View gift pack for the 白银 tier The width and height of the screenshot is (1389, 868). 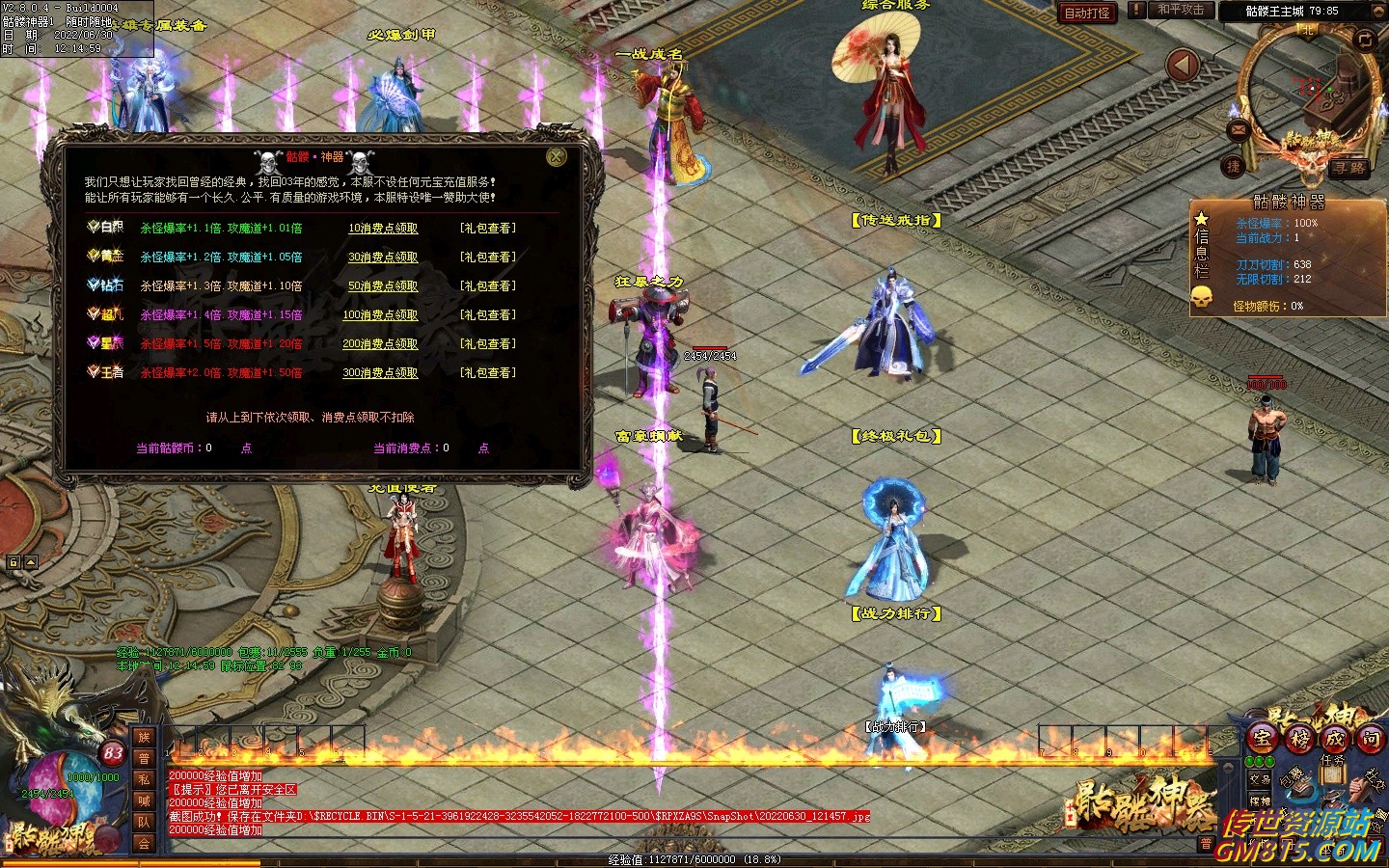coord(487,229)
